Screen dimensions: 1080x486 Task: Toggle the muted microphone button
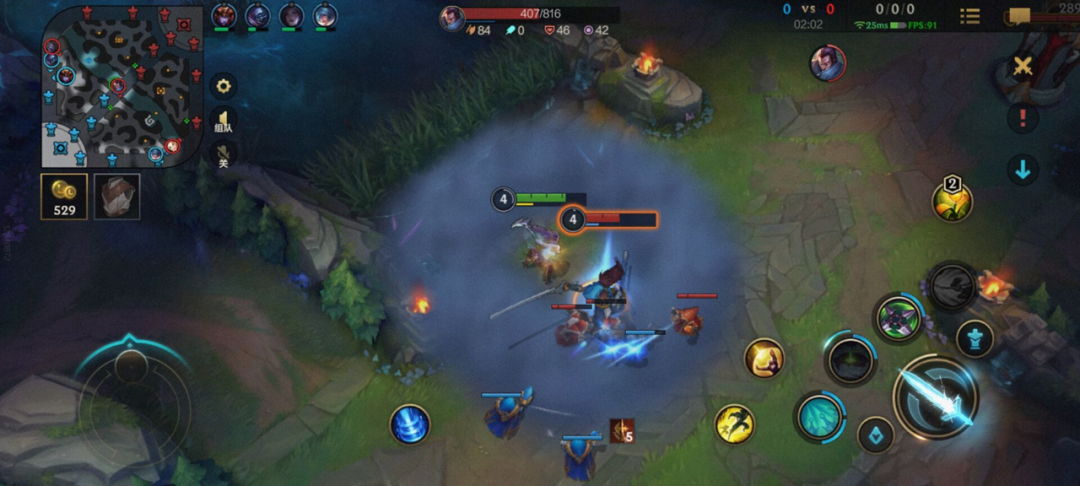coord(224,155)
